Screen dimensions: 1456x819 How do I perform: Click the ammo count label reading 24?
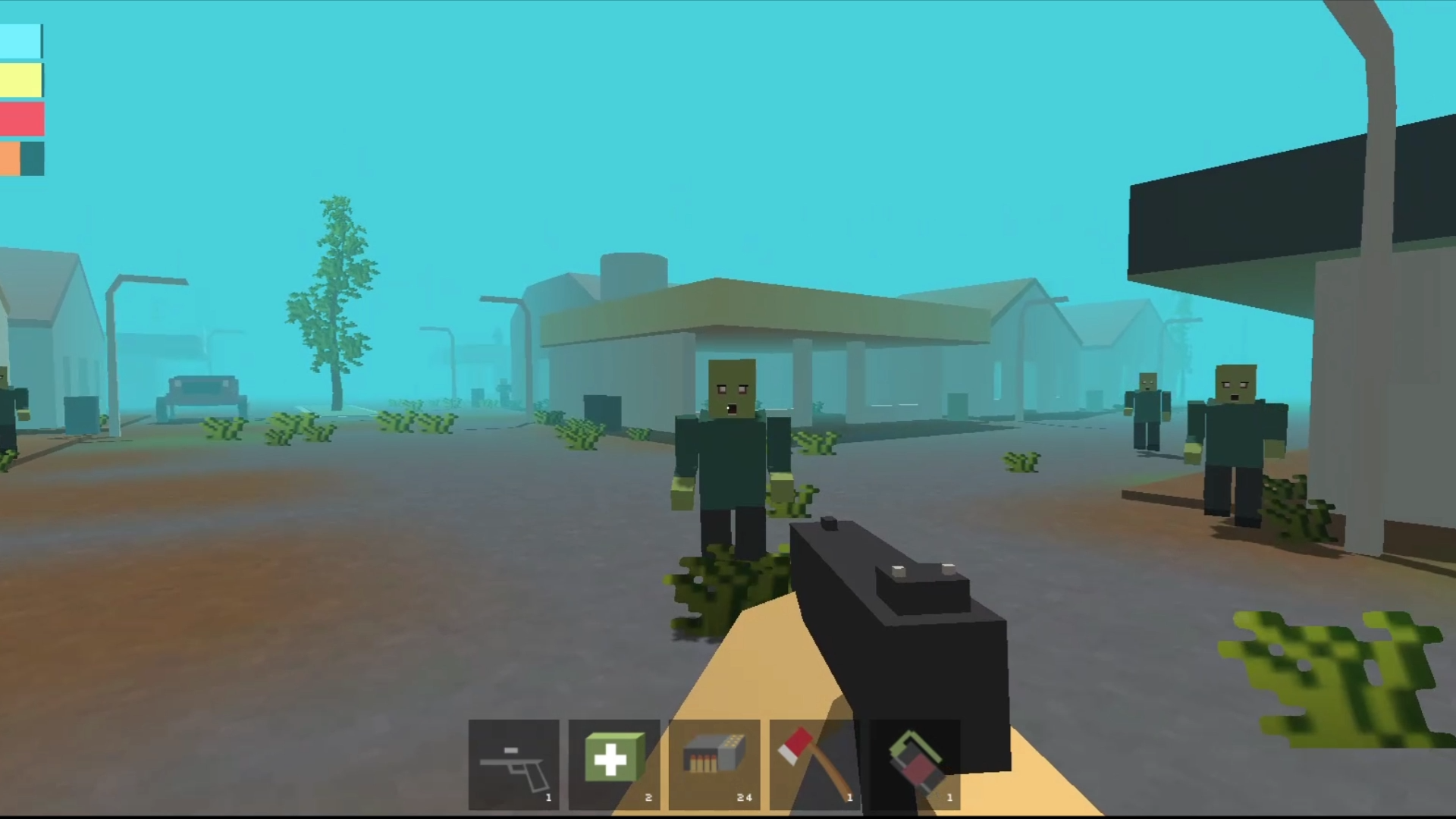[745, 797]
